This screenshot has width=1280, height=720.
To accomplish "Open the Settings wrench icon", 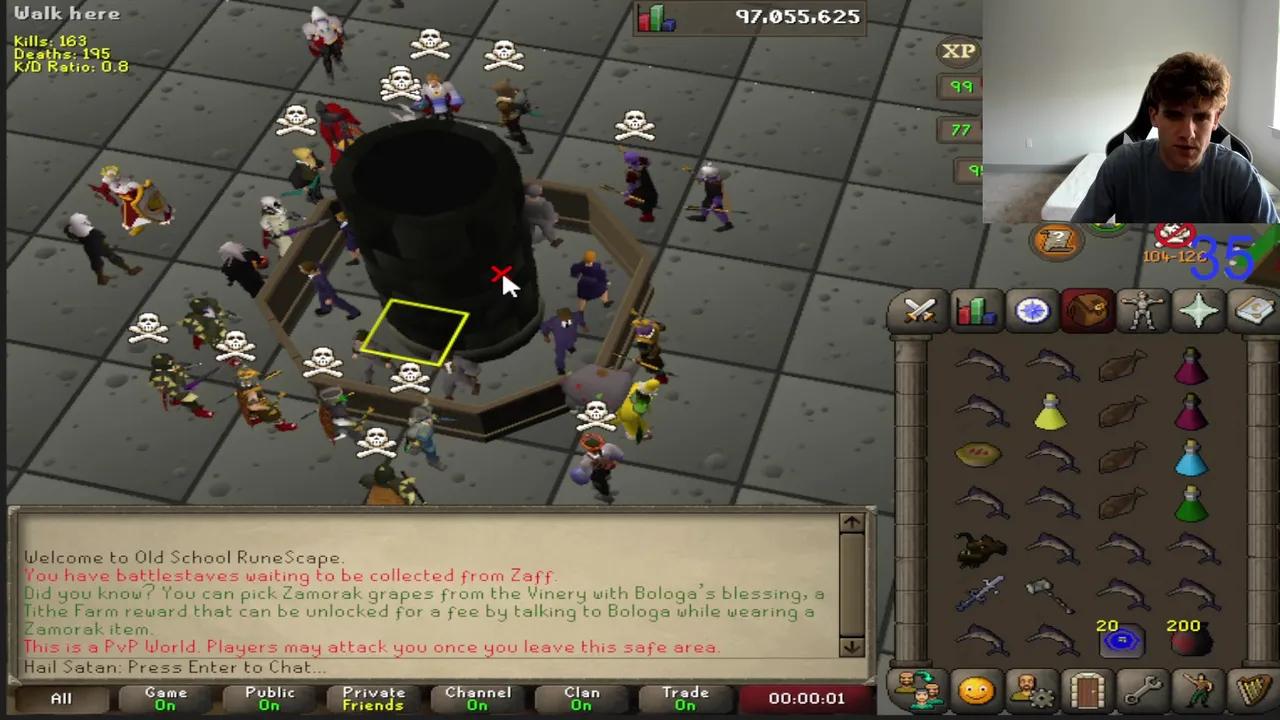I will [1143, 690].
